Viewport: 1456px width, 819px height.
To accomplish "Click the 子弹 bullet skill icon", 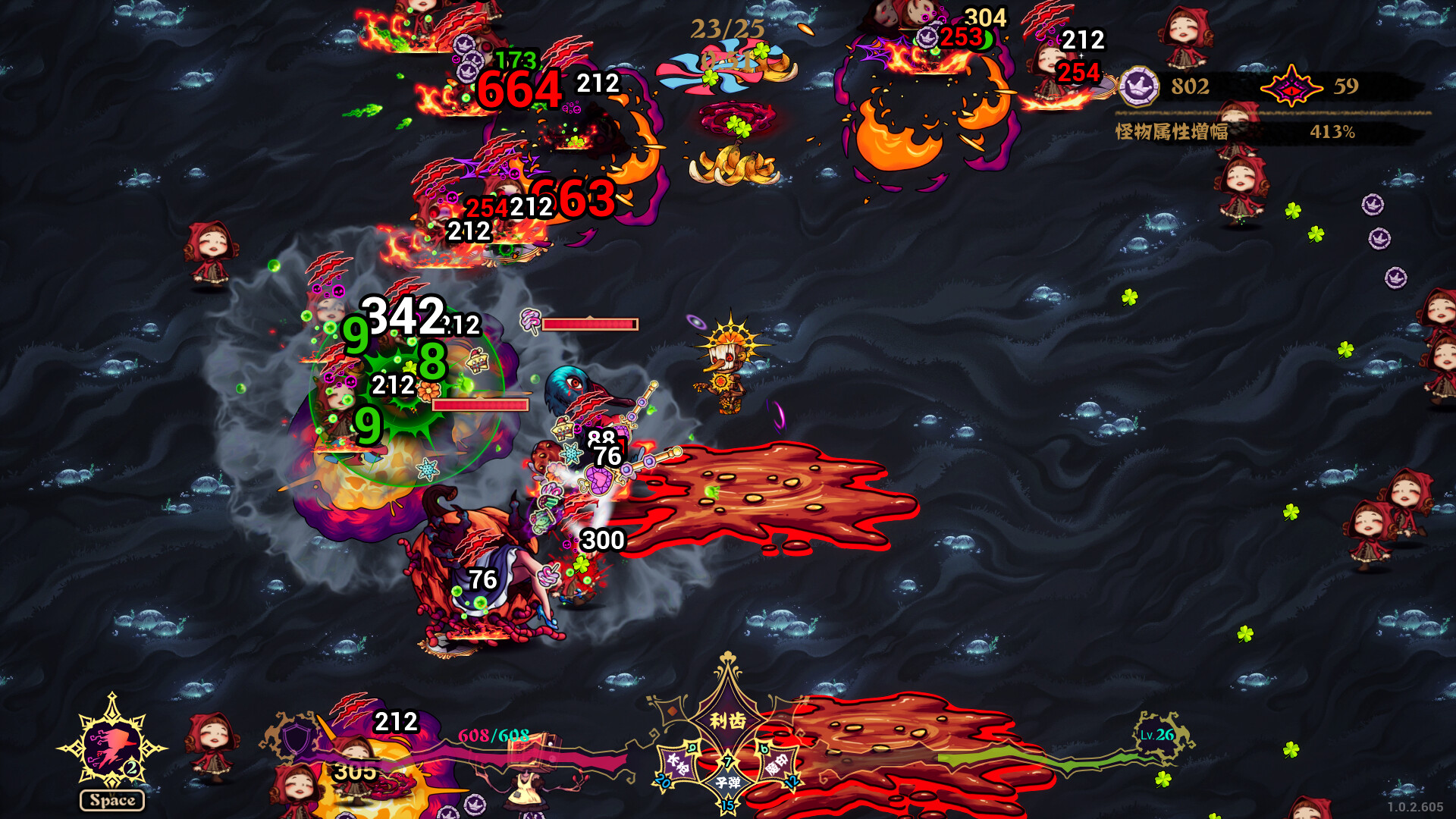I will tap(730, 781).
